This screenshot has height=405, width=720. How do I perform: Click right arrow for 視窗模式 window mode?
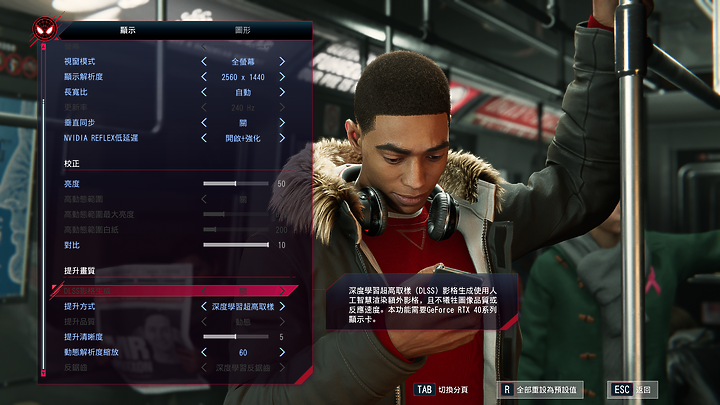point(282,61)
